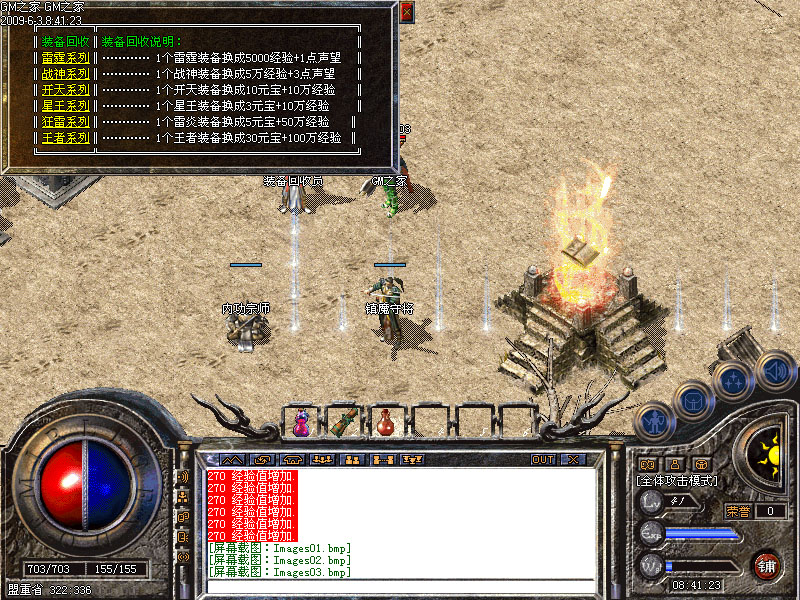This screenshot has height=600, width=800.
Task: Select the 狂雷系列 link
Action: pos(66,122)
